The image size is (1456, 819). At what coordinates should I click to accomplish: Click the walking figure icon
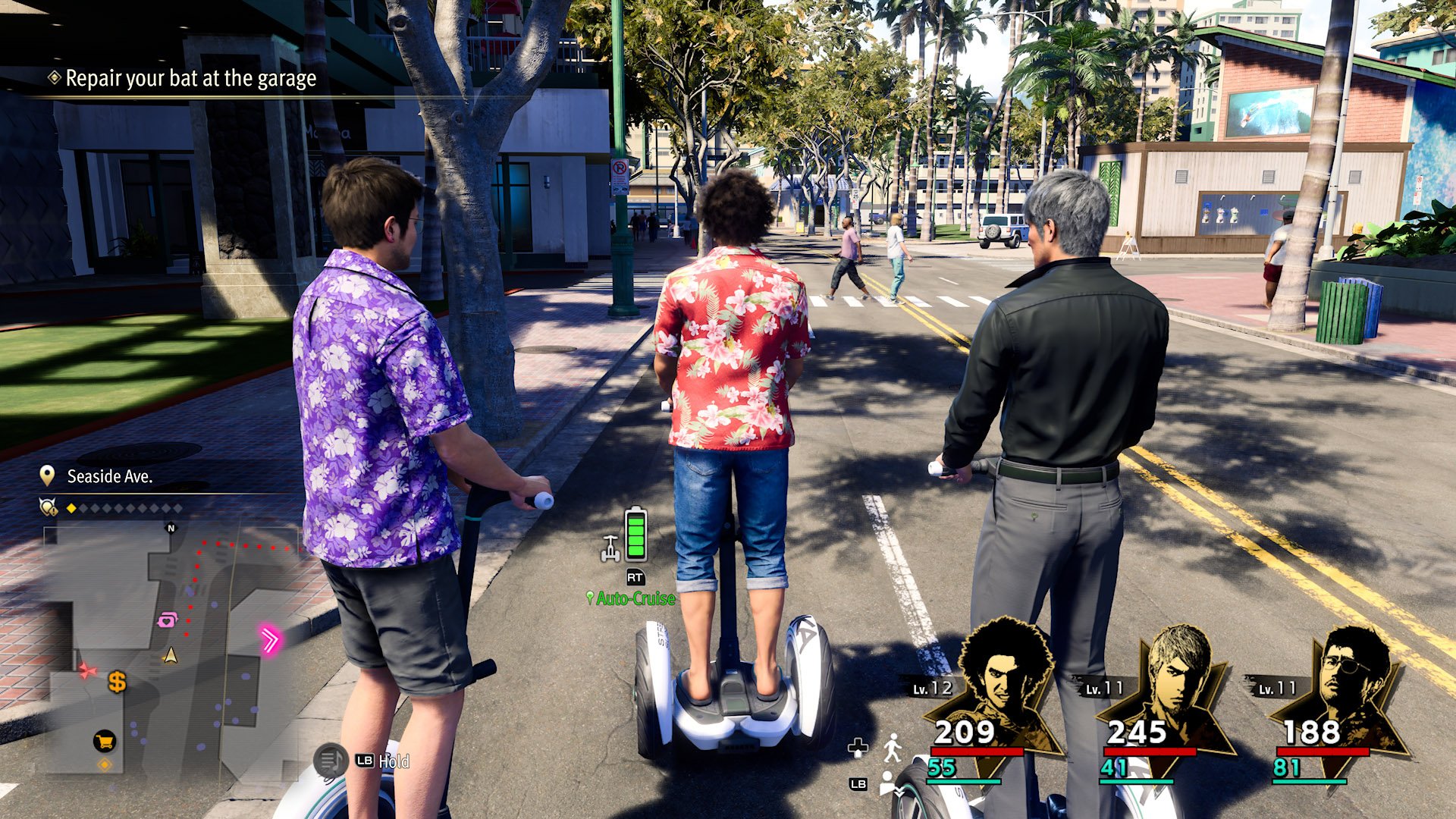click(893, 748)
